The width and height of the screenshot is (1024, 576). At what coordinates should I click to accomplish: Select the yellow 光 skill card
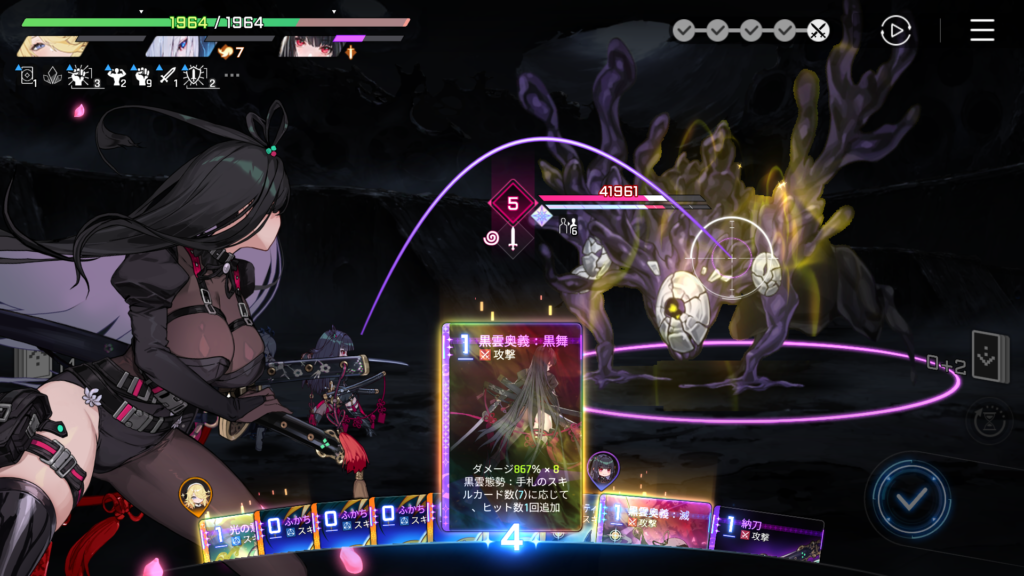point(228,535)
